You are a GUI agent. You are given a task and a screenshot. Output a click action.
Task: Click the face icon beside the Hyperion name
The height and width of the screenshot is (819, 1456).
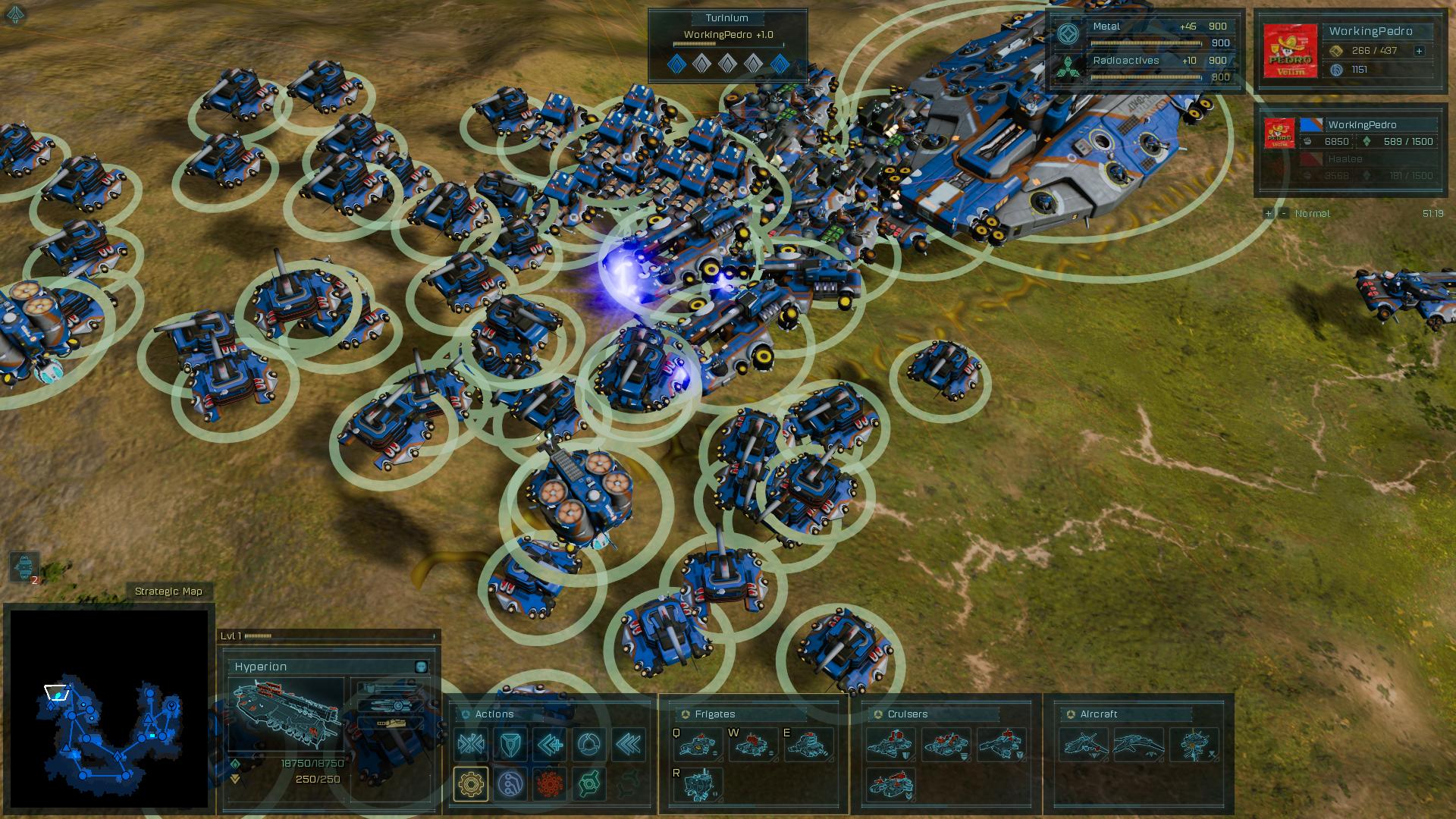click(x=421, y=667)
